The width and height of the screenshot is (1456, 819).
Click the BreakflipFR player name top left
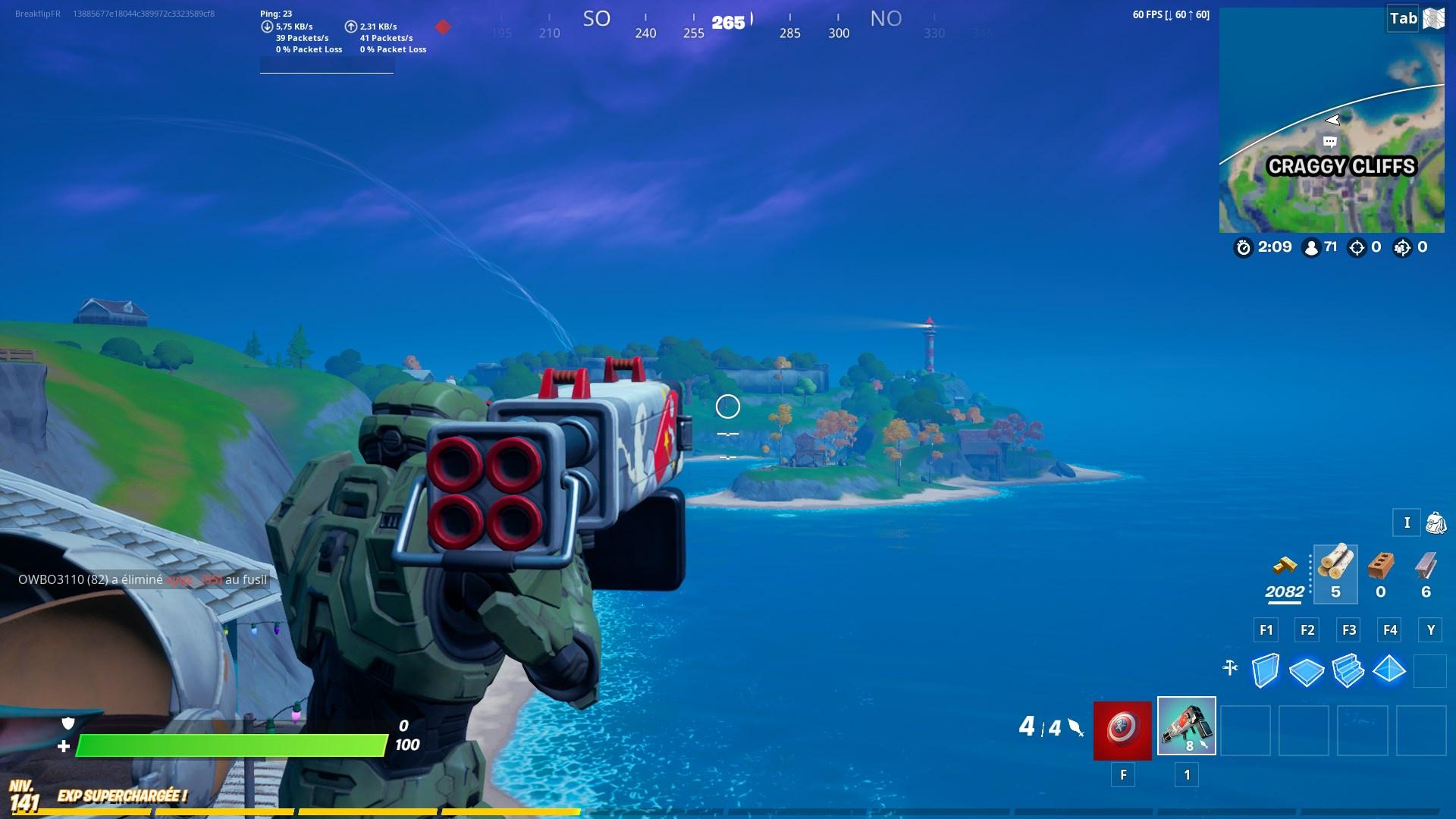36,12
